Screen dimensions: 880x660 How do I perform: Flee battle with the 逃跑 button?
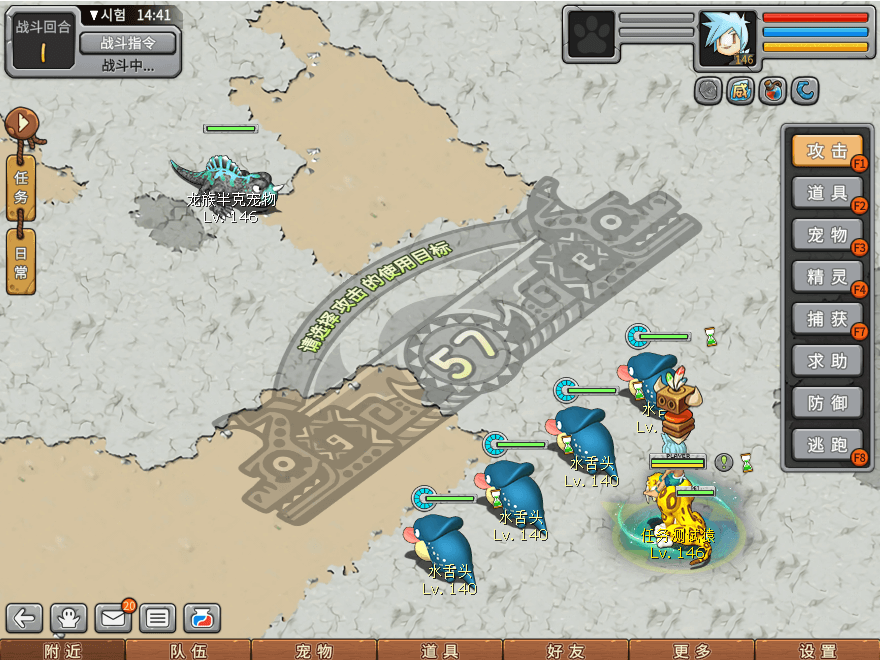coord(827,445)
